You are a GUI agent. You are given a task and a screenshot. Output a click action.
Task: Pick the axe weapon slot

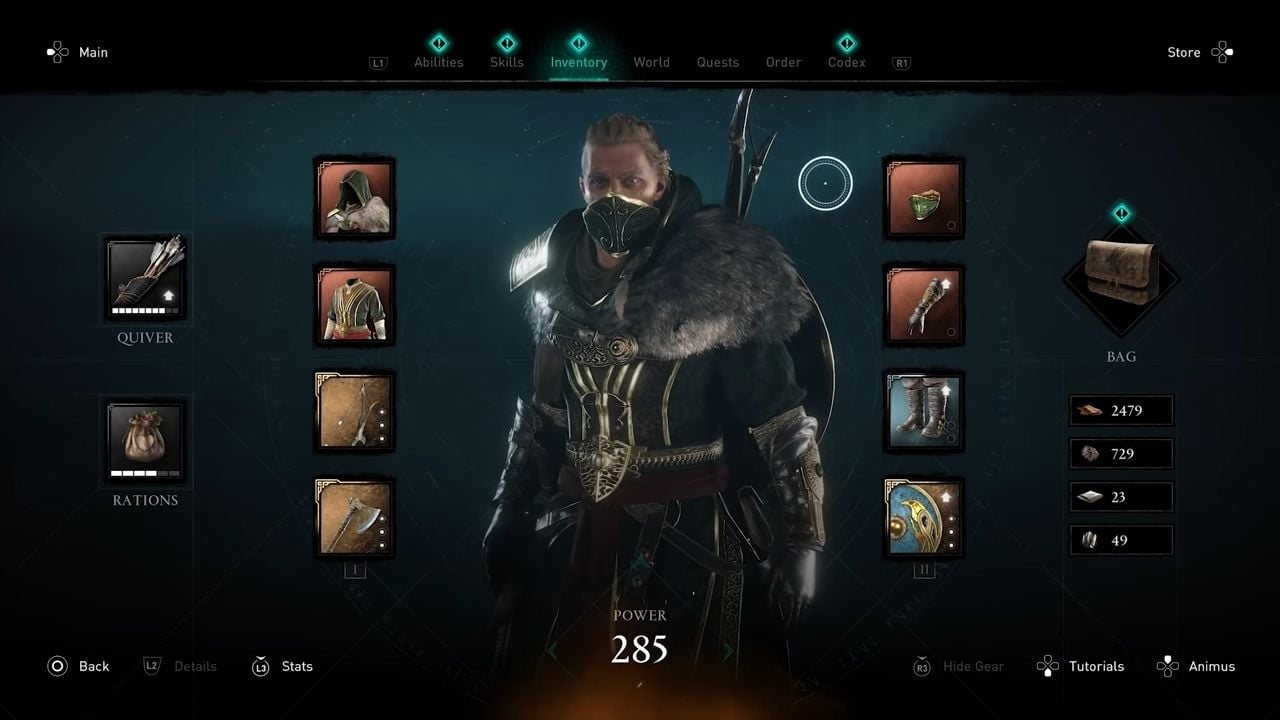click(x=355, y=517)
